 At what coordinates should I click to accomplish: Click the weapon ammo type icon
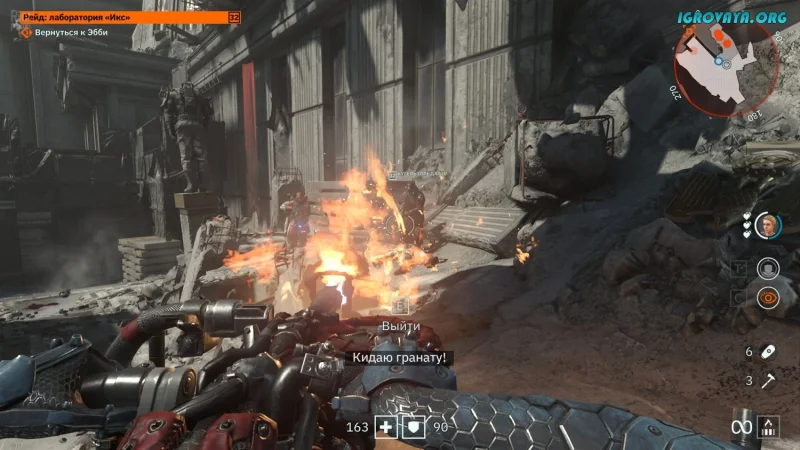click(x=769, y=428)
